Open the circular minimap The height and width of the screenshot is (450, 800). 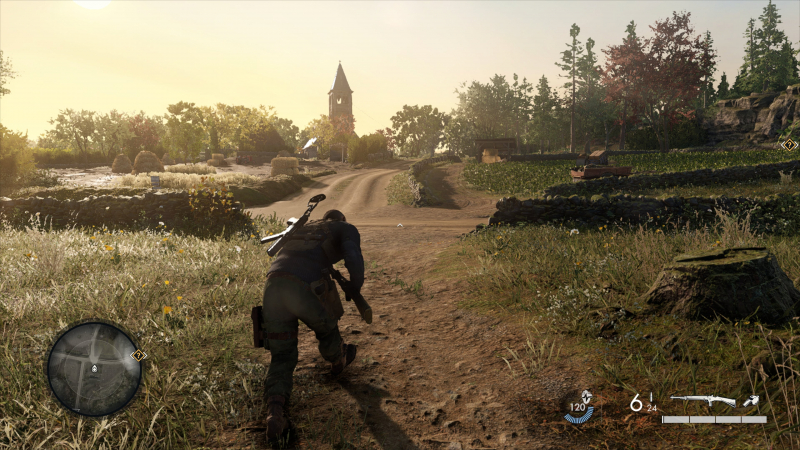point(94,368)
